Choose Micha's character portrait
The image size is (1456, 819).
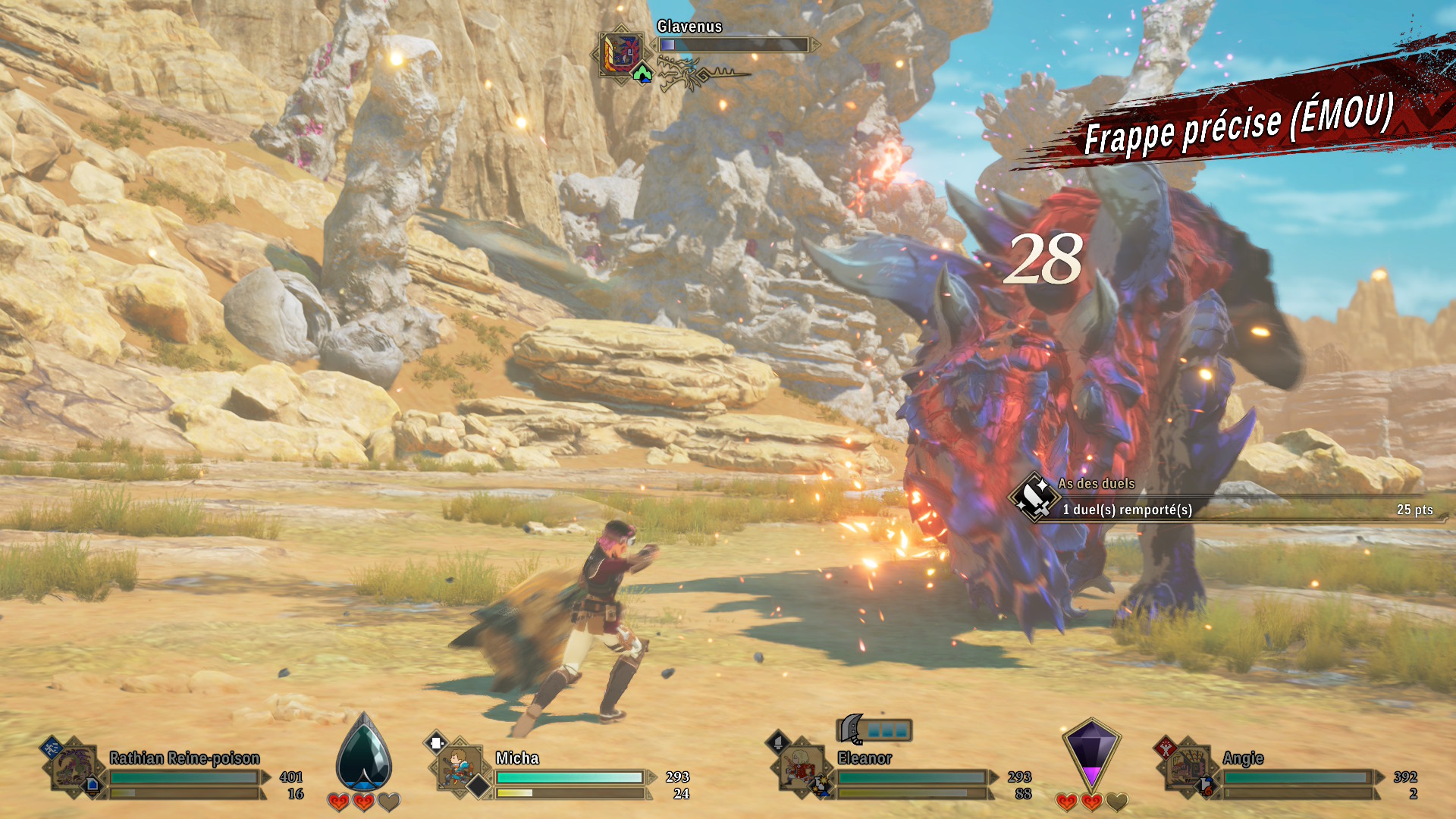[x=458, y=767]
